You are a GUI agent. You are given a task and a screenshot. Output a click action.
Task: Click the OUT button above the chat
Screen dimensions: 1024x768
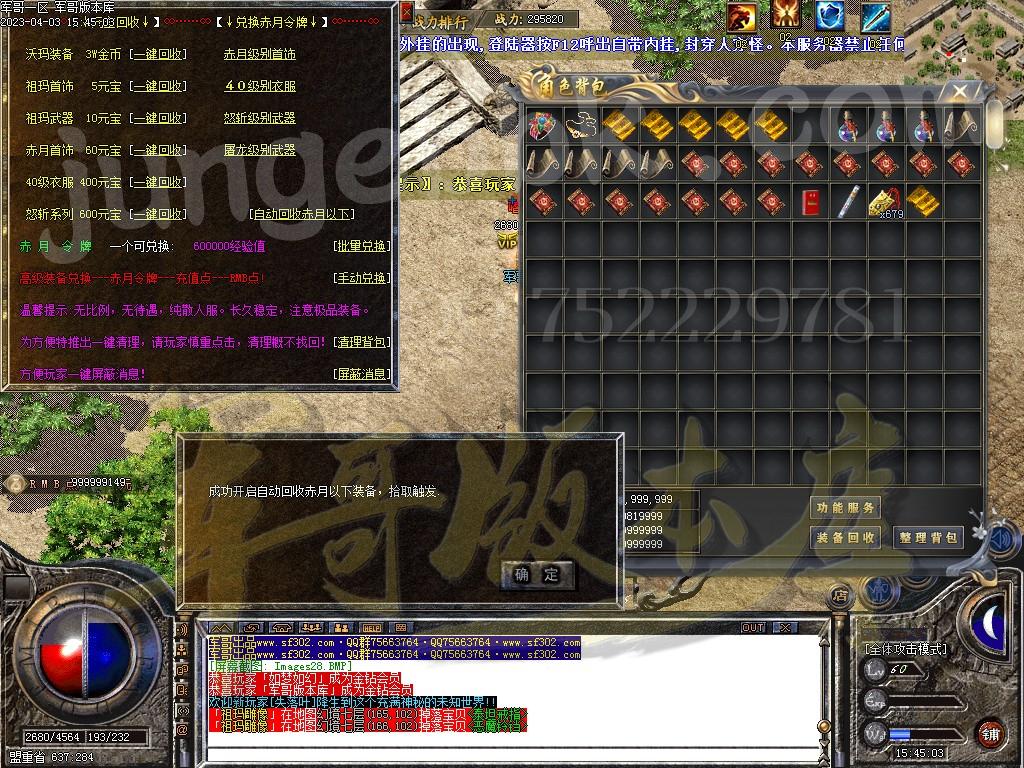(752, 628)
